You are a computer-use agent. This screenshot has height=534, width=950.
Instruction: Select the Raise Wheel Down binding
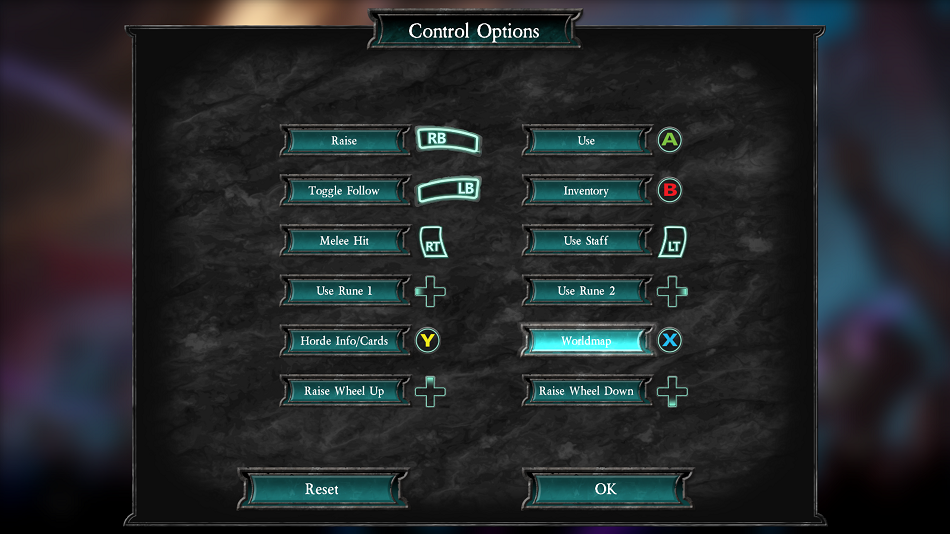click(x=586, y=391)
